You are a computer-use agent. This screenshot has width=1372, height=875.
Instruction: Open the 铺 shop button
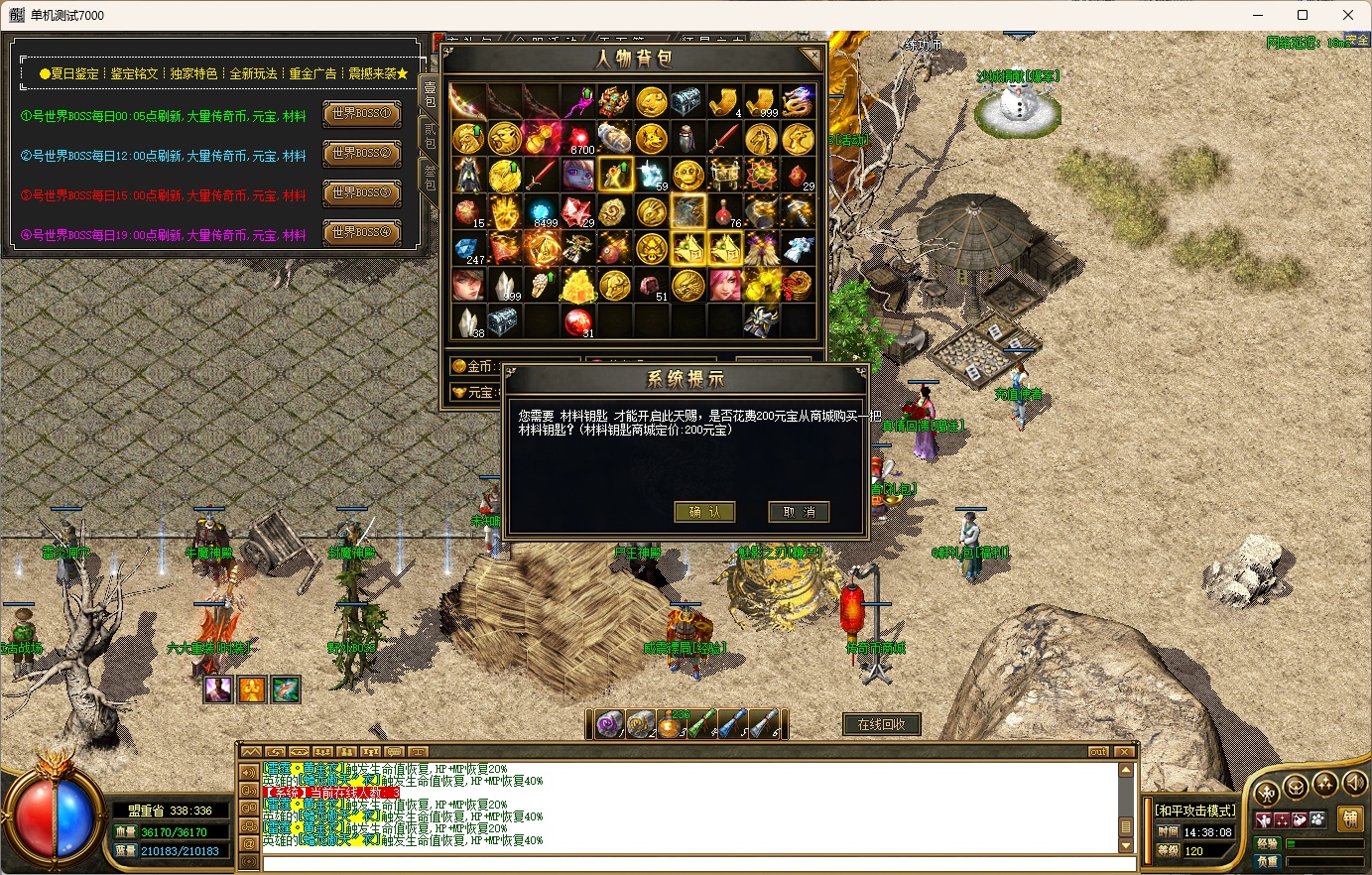tap(1349, 819)
